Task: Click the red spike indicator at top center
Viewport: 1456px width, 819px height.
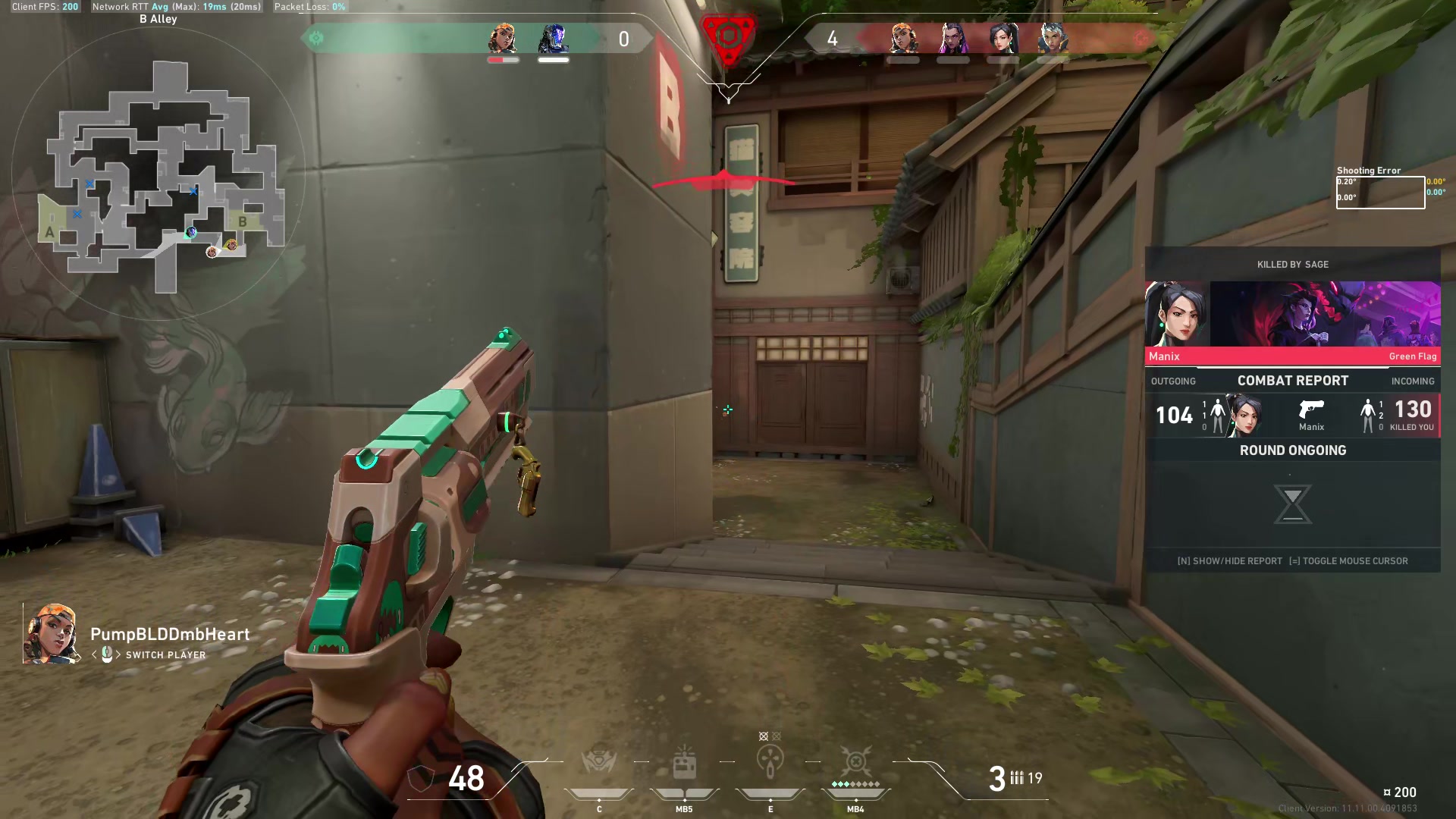Action: tap(728, 38)
